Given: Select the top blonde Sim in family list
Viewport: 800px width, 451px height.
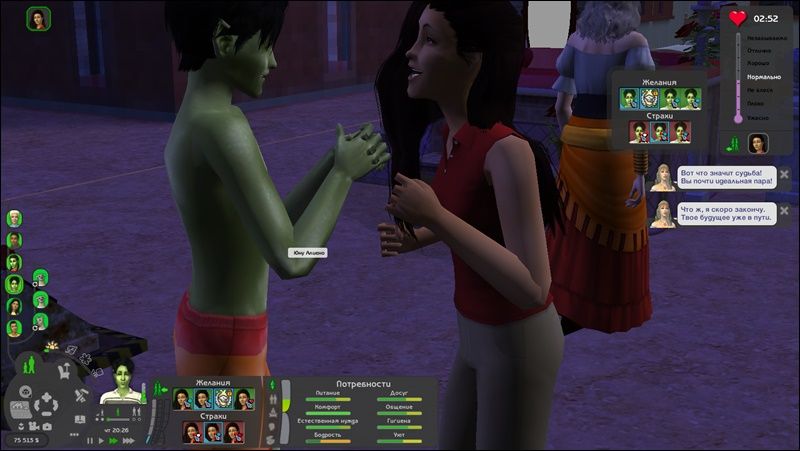Looking at the screenshot, I should [14, 218].
